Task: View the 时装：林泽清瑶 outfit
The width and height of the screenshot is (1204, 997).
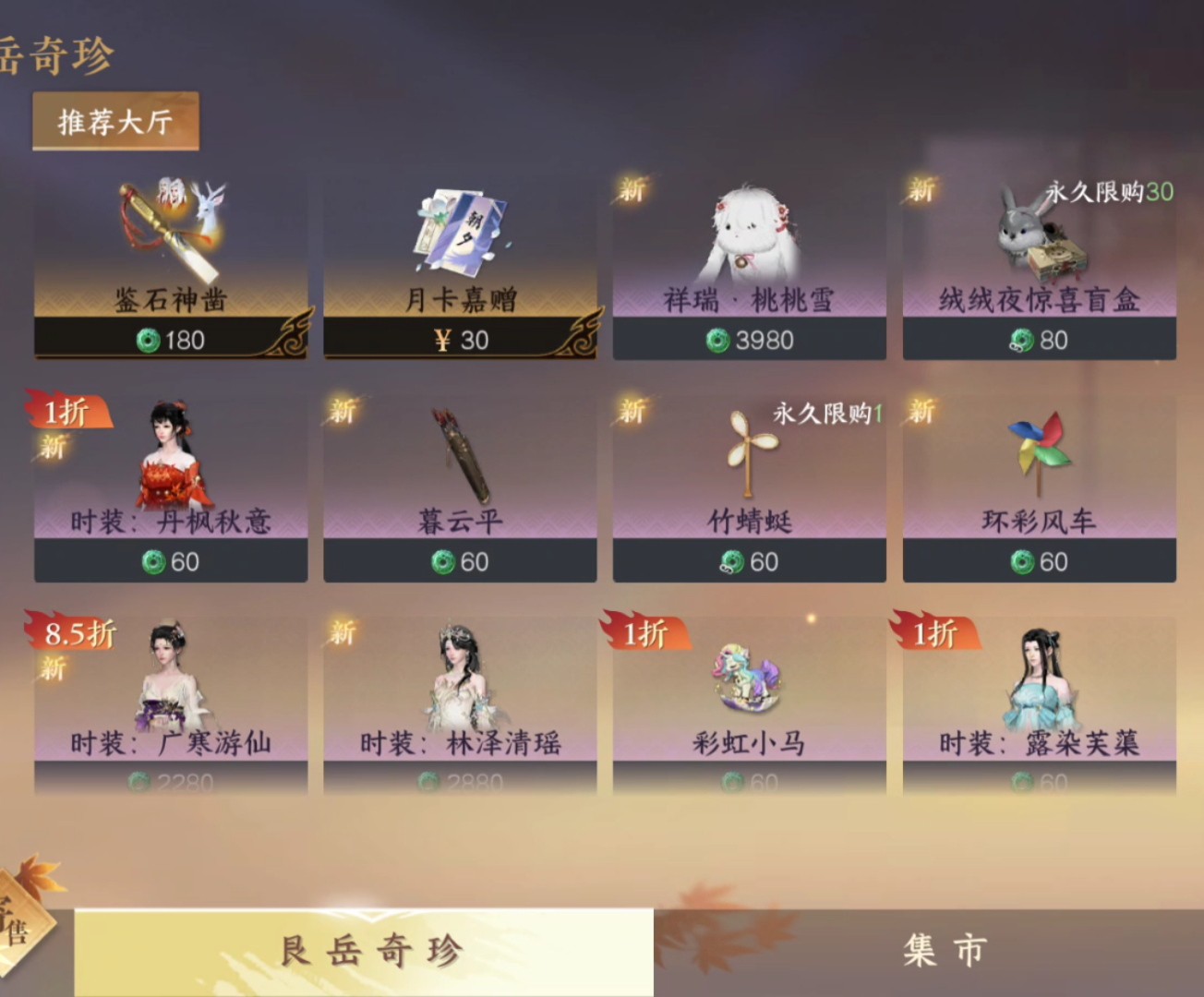Action: pos(460,706)
